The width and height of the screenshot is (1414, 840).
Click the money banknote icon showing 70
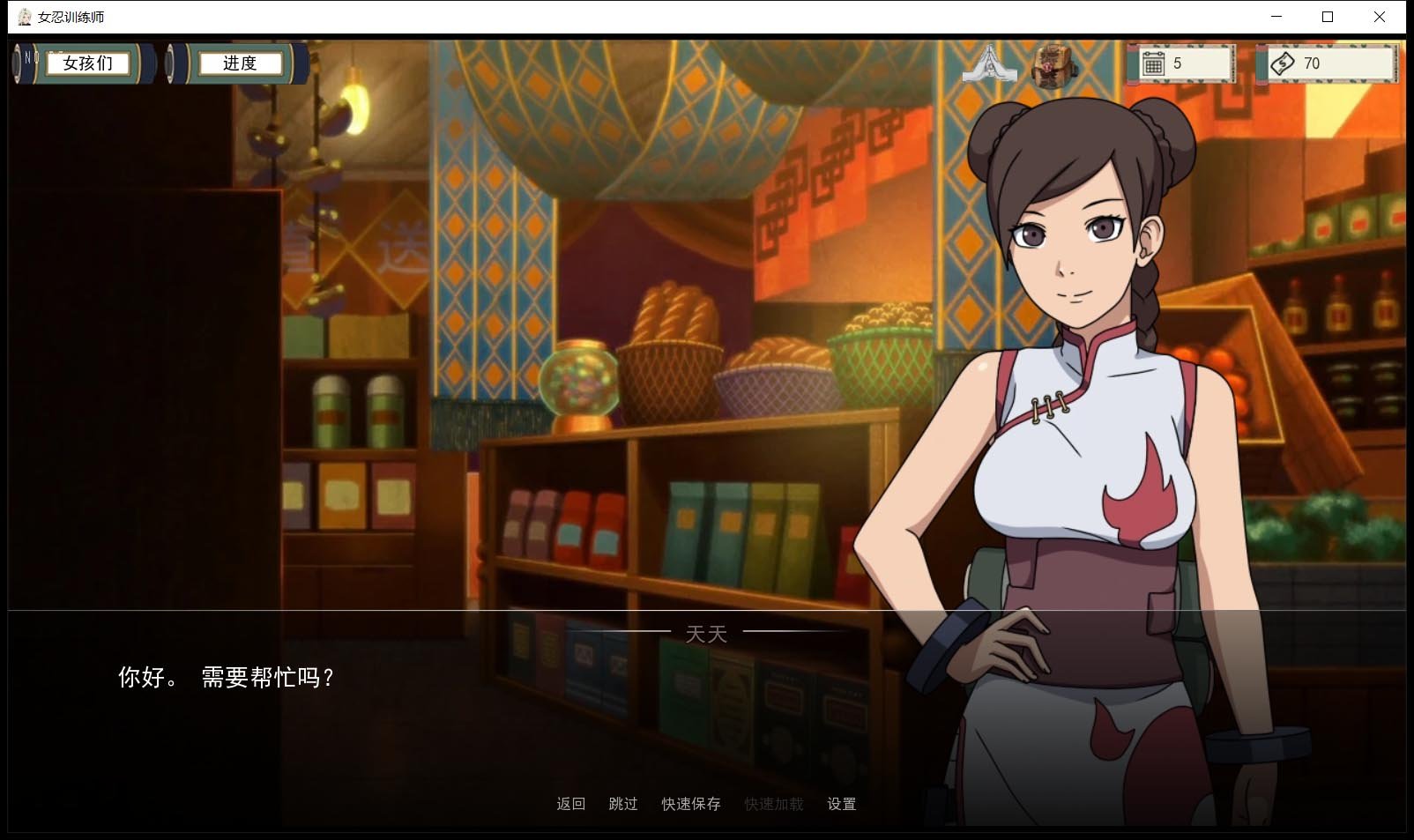[x=1283, y=63]
